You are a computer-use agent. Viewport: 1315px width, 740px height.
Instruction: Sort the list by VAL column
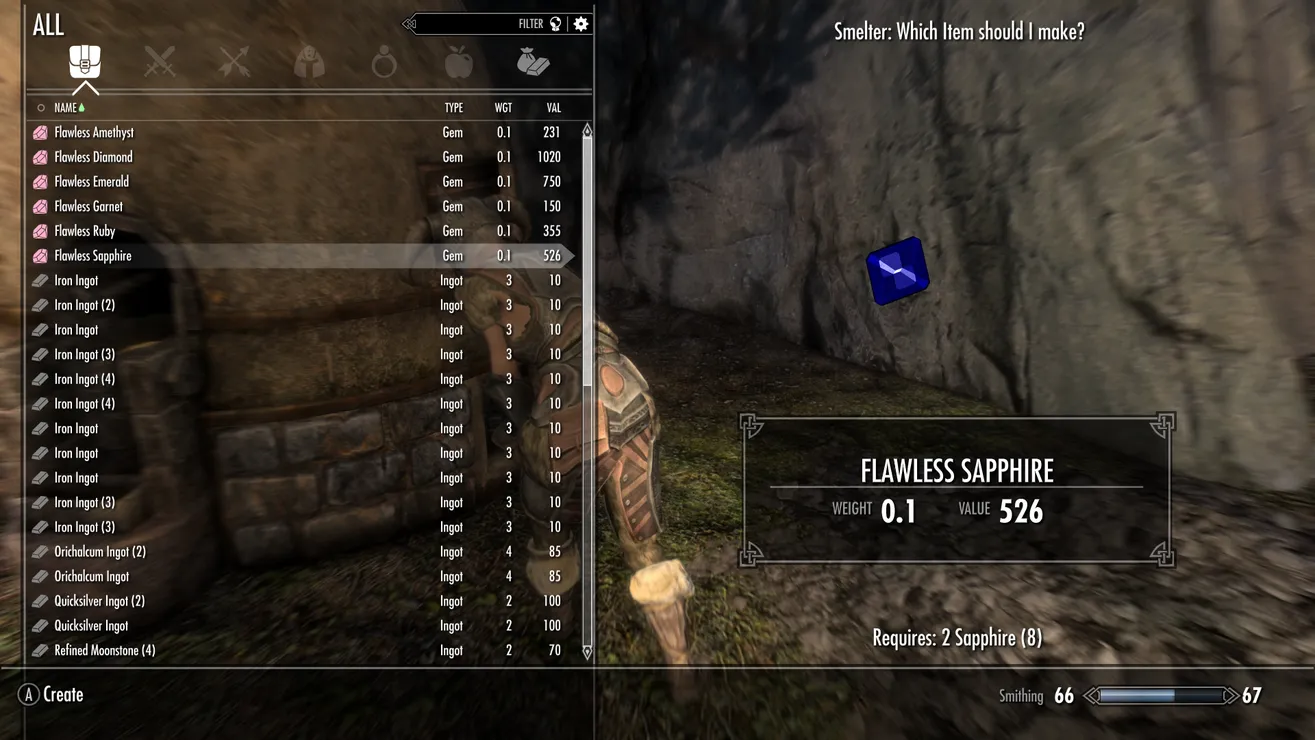tap(553, 108)
